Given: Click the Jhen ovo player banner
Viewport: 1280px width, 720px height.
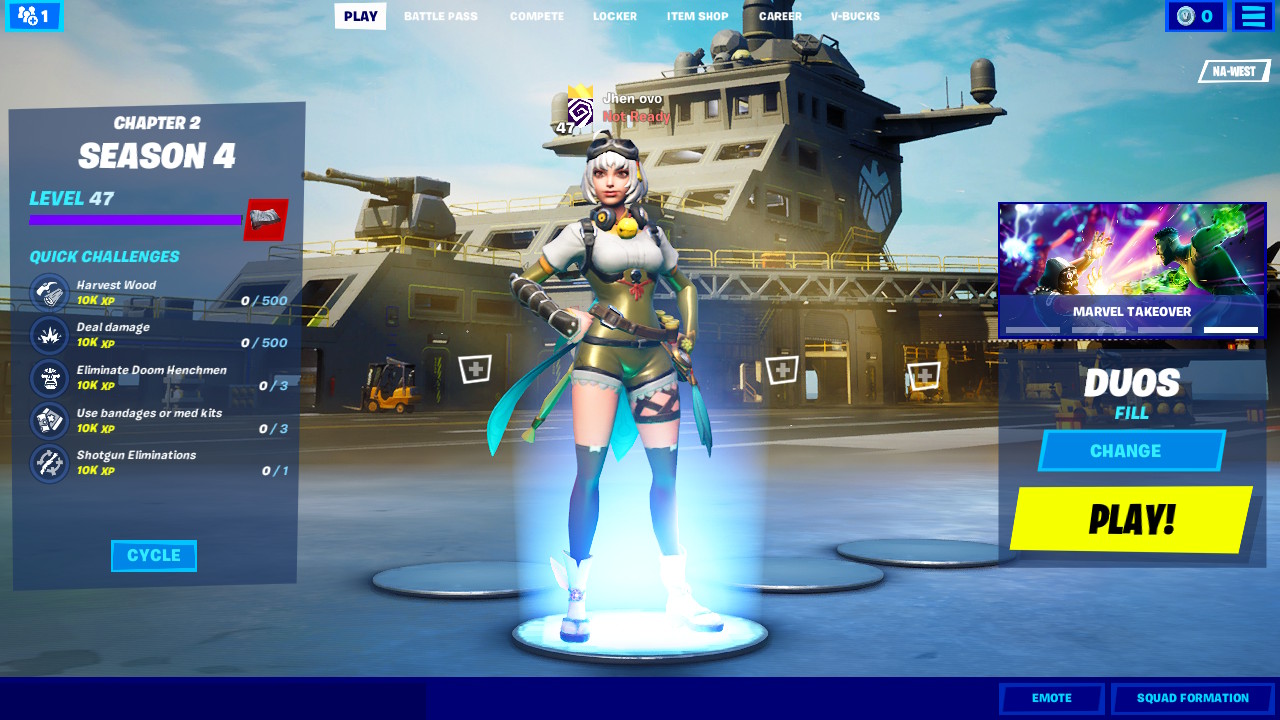Looking at the screenshot, I should coord(618,108).
